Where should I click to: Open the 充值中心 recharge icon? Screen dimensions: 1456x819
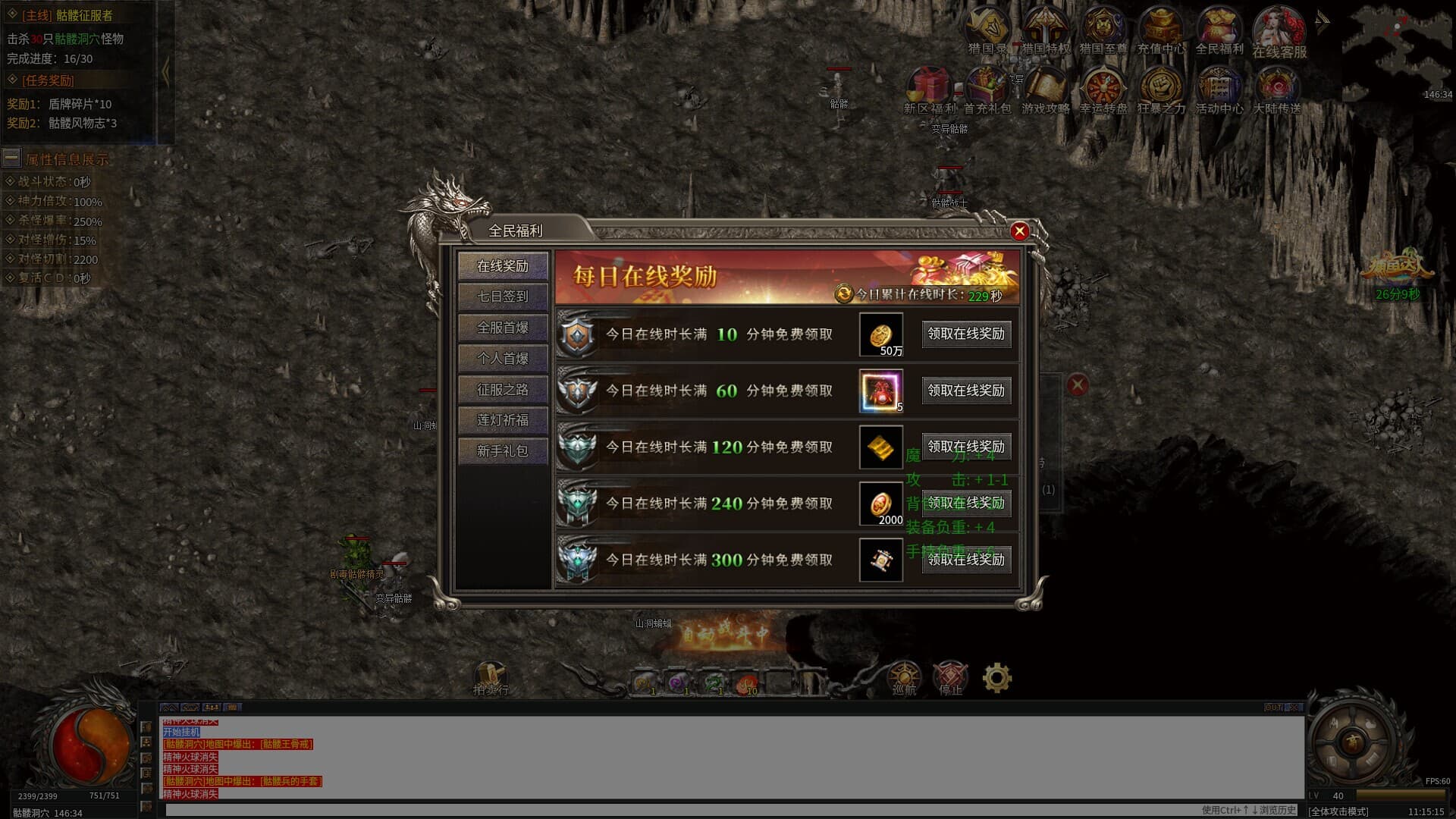point(1160,30)
